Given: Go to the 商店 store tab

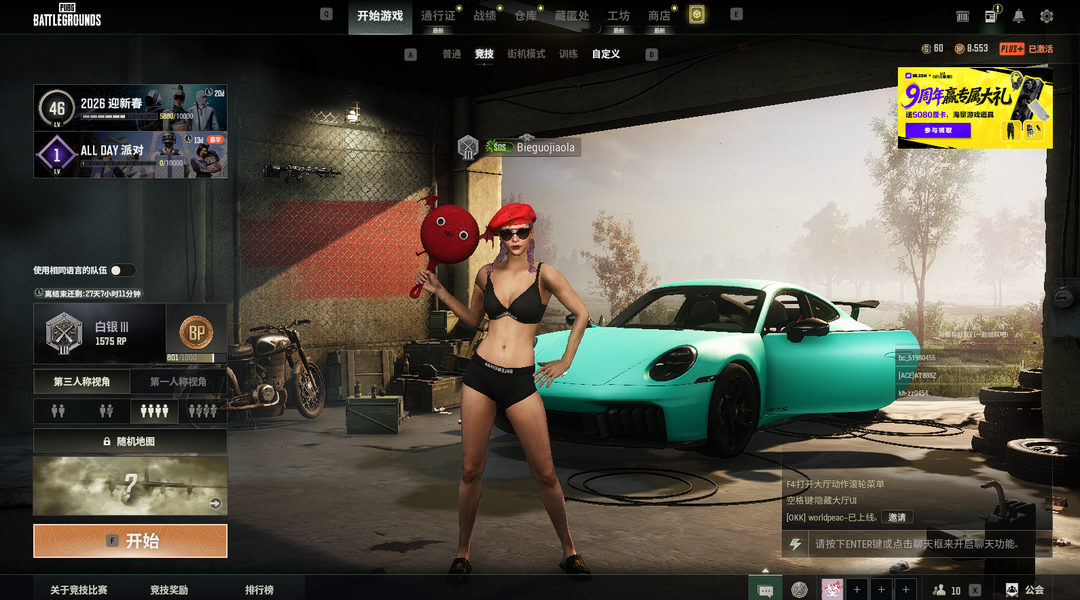Looking at the screenshot, I should (659, 16).
